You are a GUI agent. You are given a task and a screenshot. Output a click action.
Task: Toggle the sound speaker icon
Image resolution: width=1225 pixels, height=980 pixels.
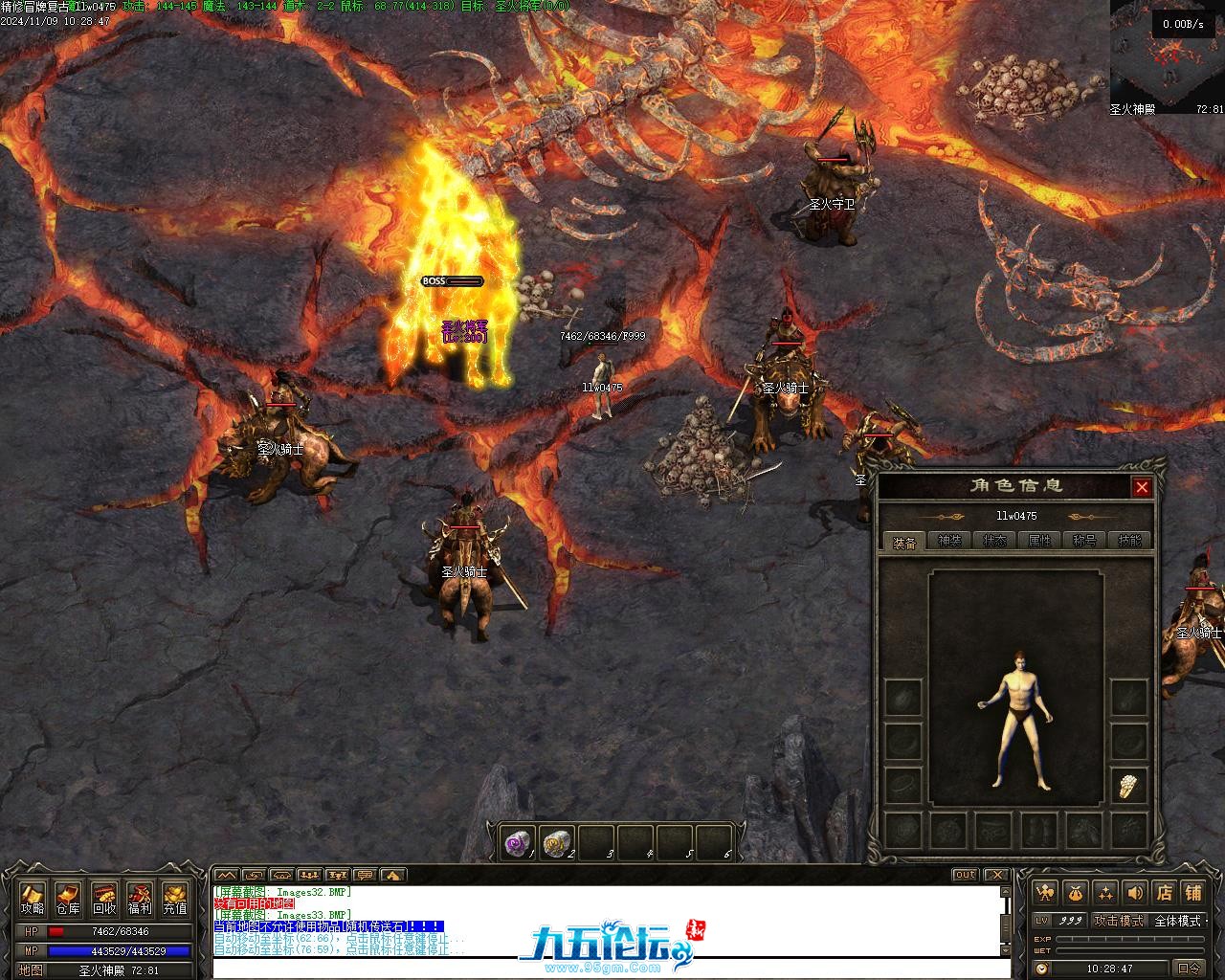click(1134, 892)
